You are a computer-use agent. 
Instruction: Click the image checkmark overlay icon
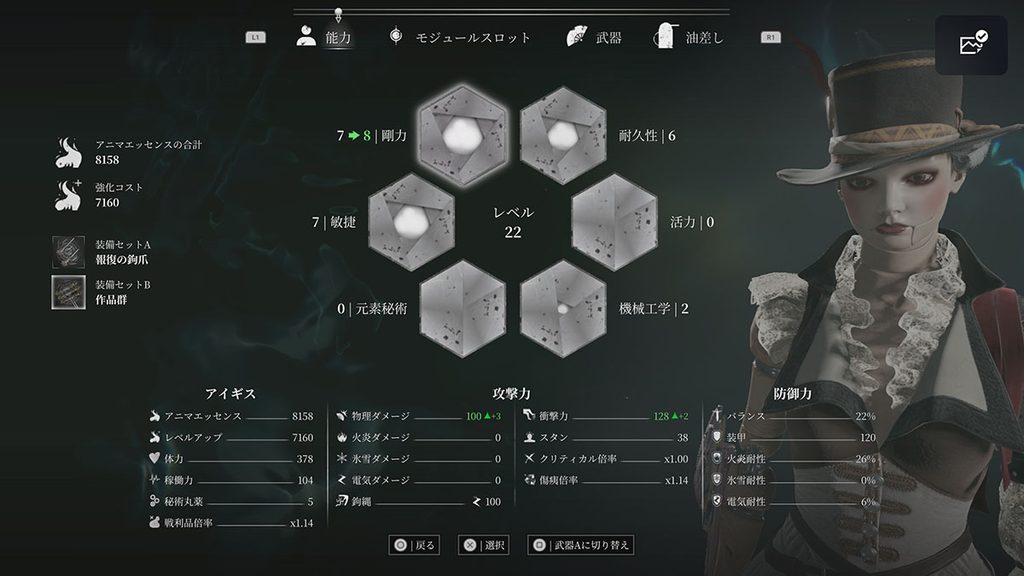click(972, 45)
